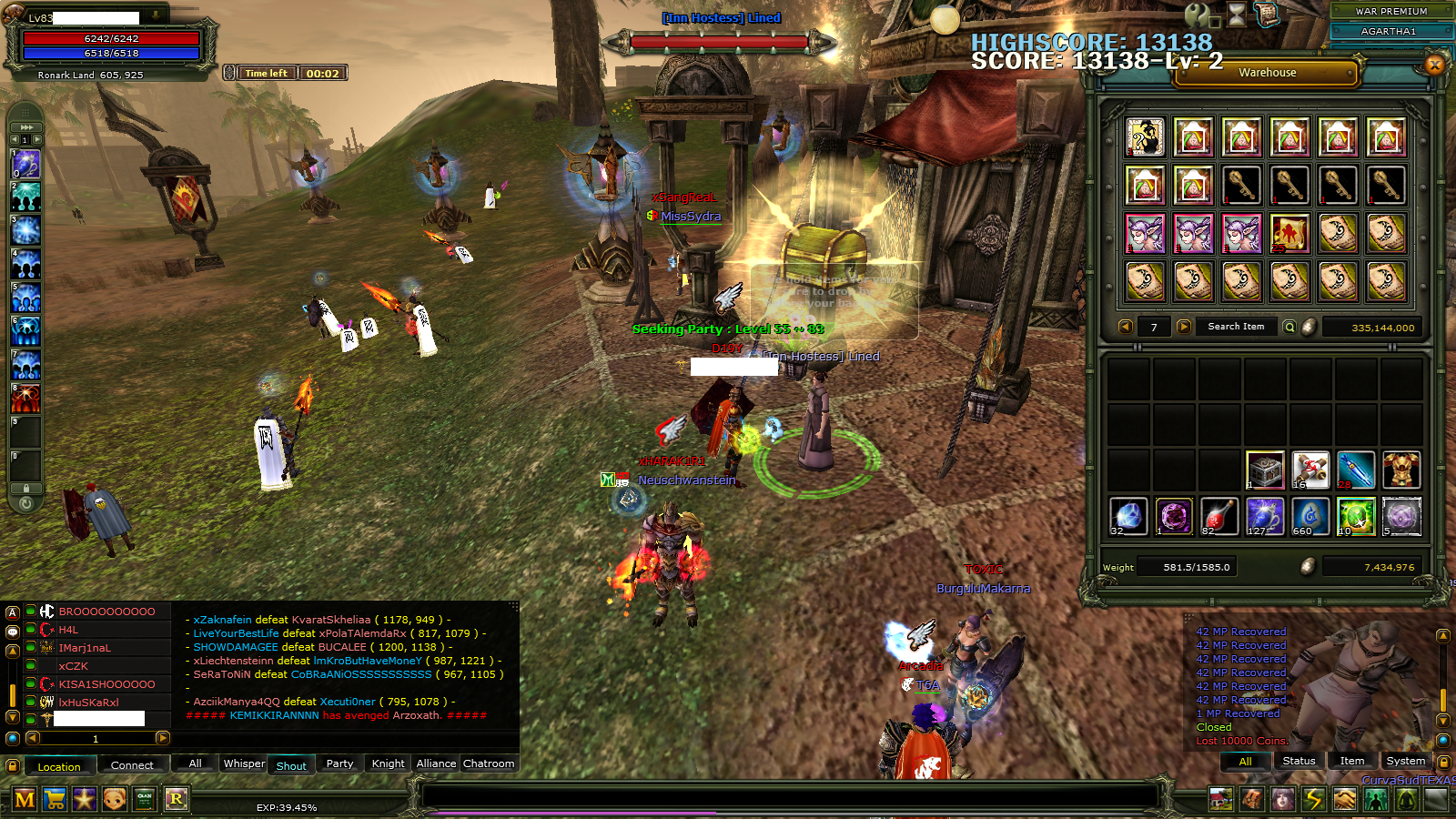The image size is (1456, 819).
Task: Pick the red flag scroll stack of 25
Action: point(1289,234)
